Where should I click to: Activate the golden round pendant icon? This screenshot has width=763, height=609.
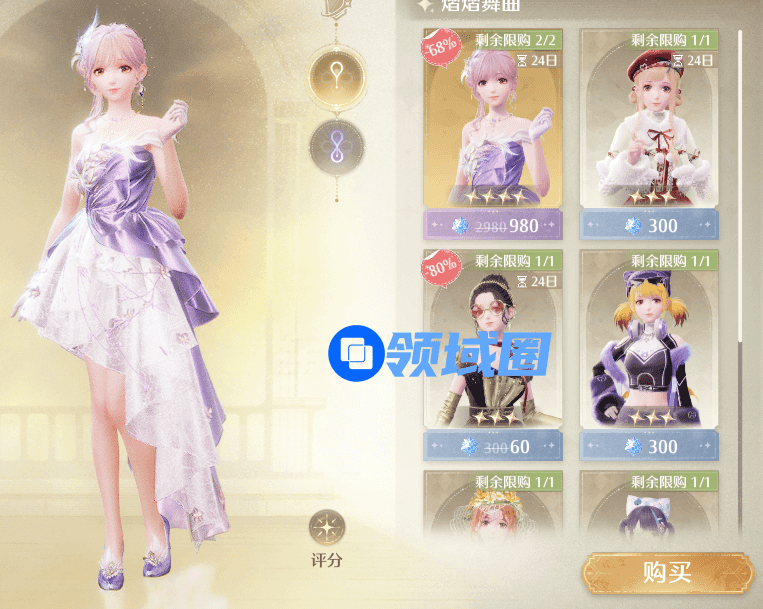pos(337,75)
